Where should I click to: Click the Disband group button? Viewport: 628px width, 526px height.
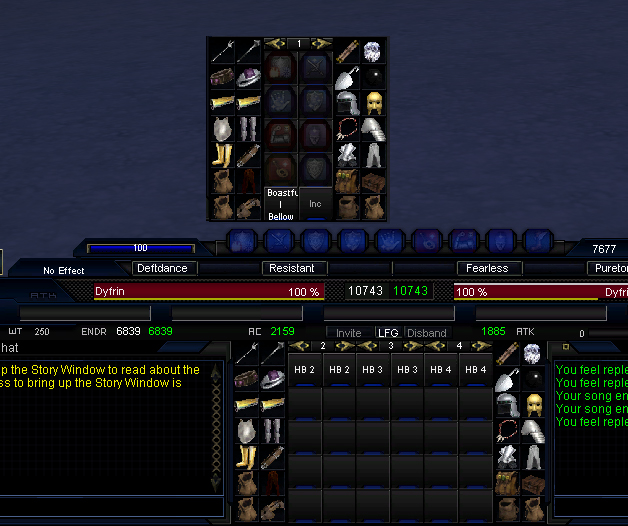427,333
